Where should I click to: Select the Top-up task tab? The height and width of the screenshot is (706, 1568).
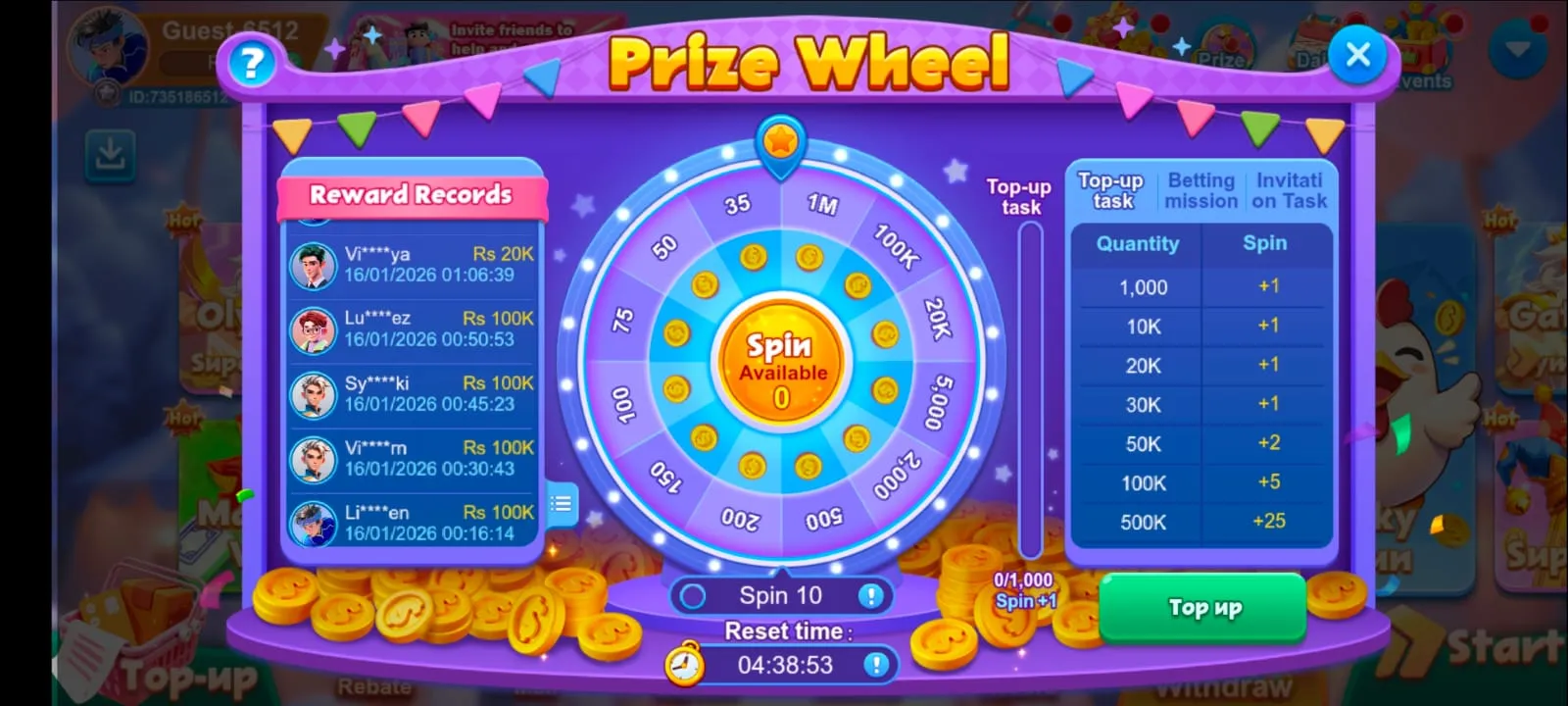pos(1110,189)
